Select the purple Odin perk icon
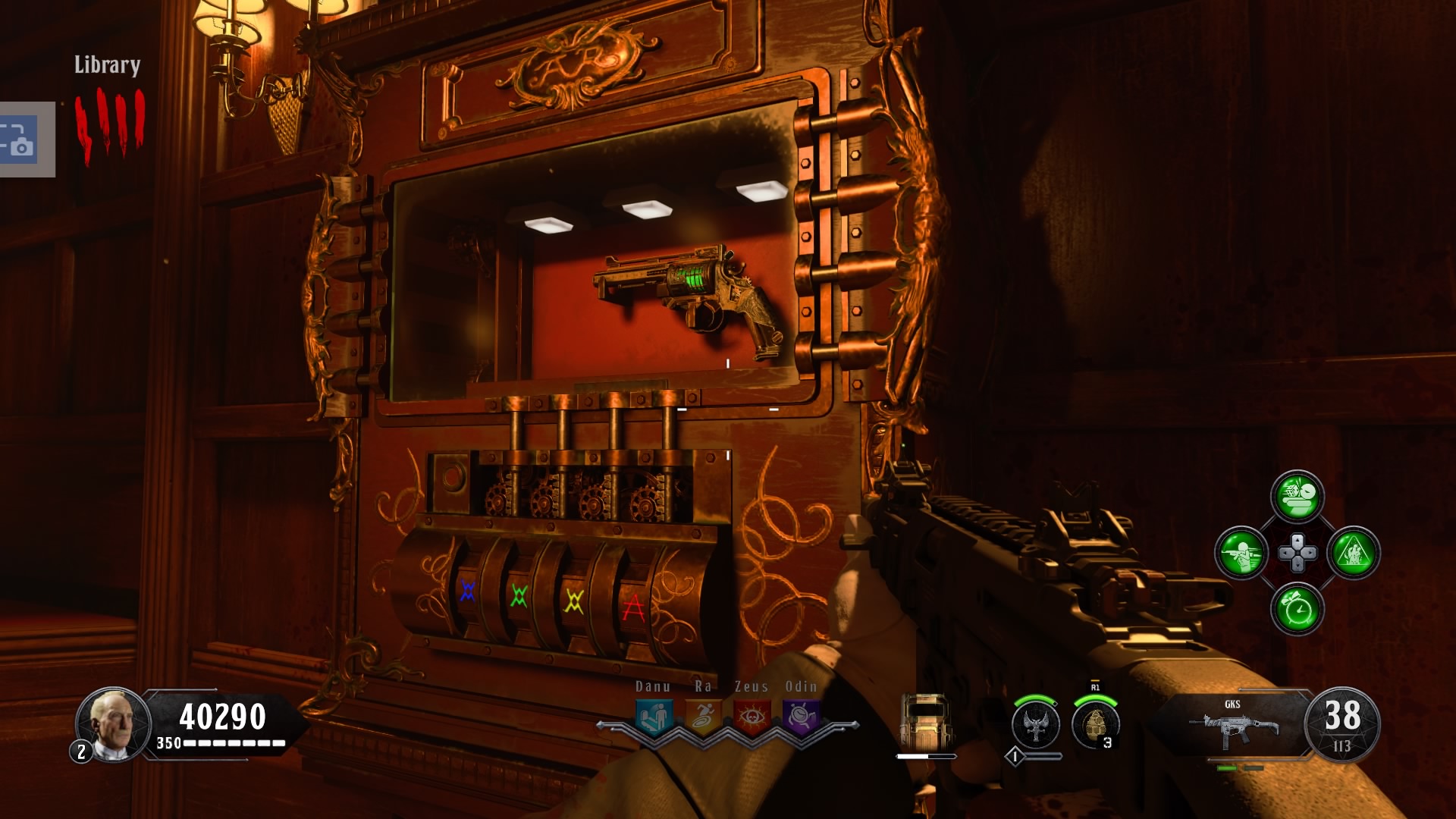 (x=801, y=715)
